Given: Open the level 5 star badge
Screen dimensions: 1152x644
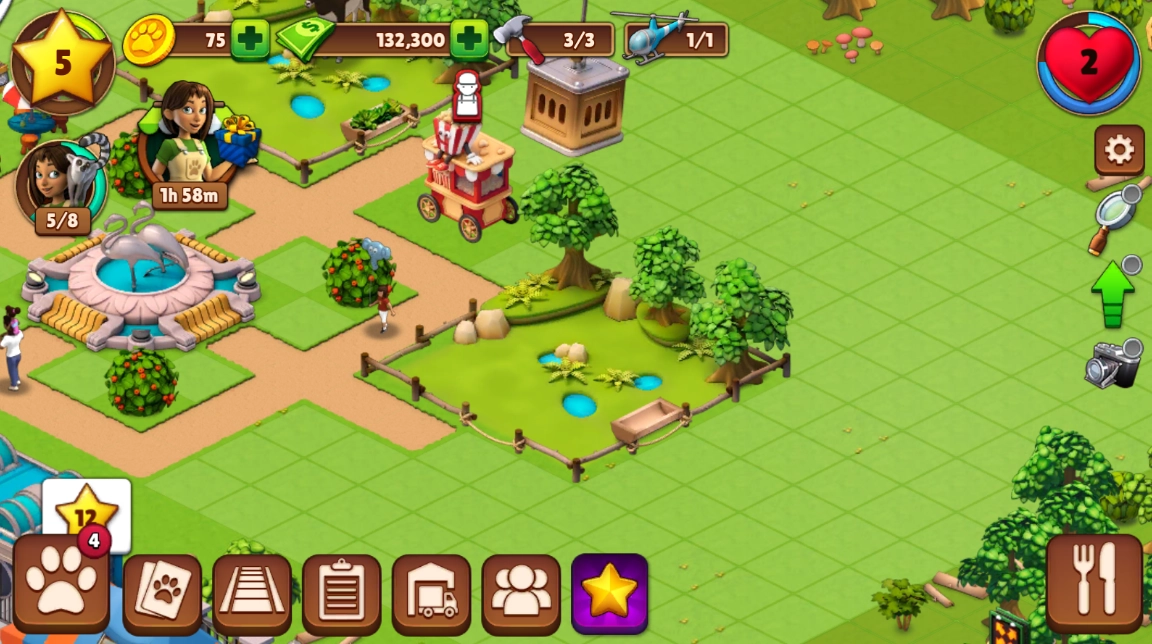Looking at the screenshot, I should (x=62, y=62).
